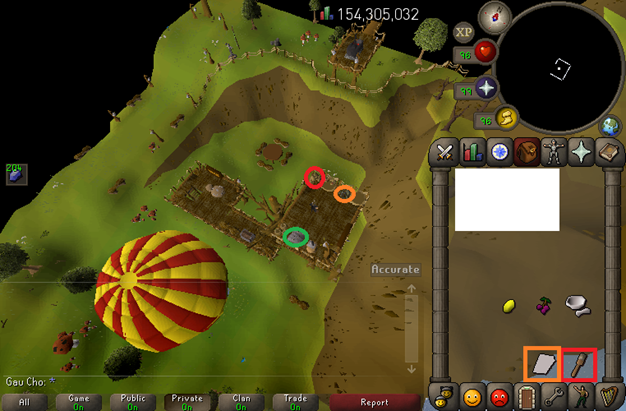Open the Magic spellbook tab
626x411 pixels.
coord(608,153)
